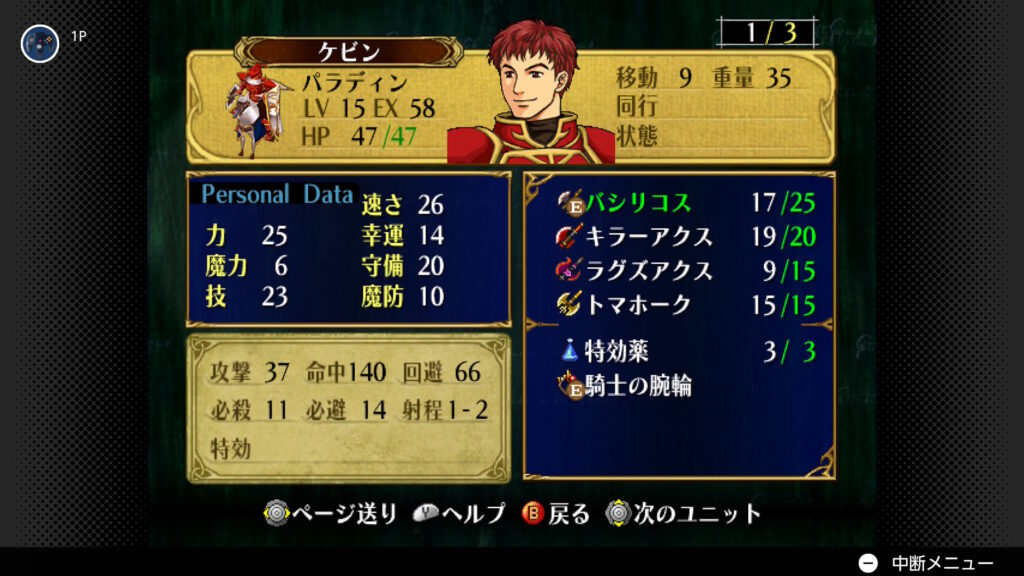Click the player 1 profile icon

tap(40, 42)
